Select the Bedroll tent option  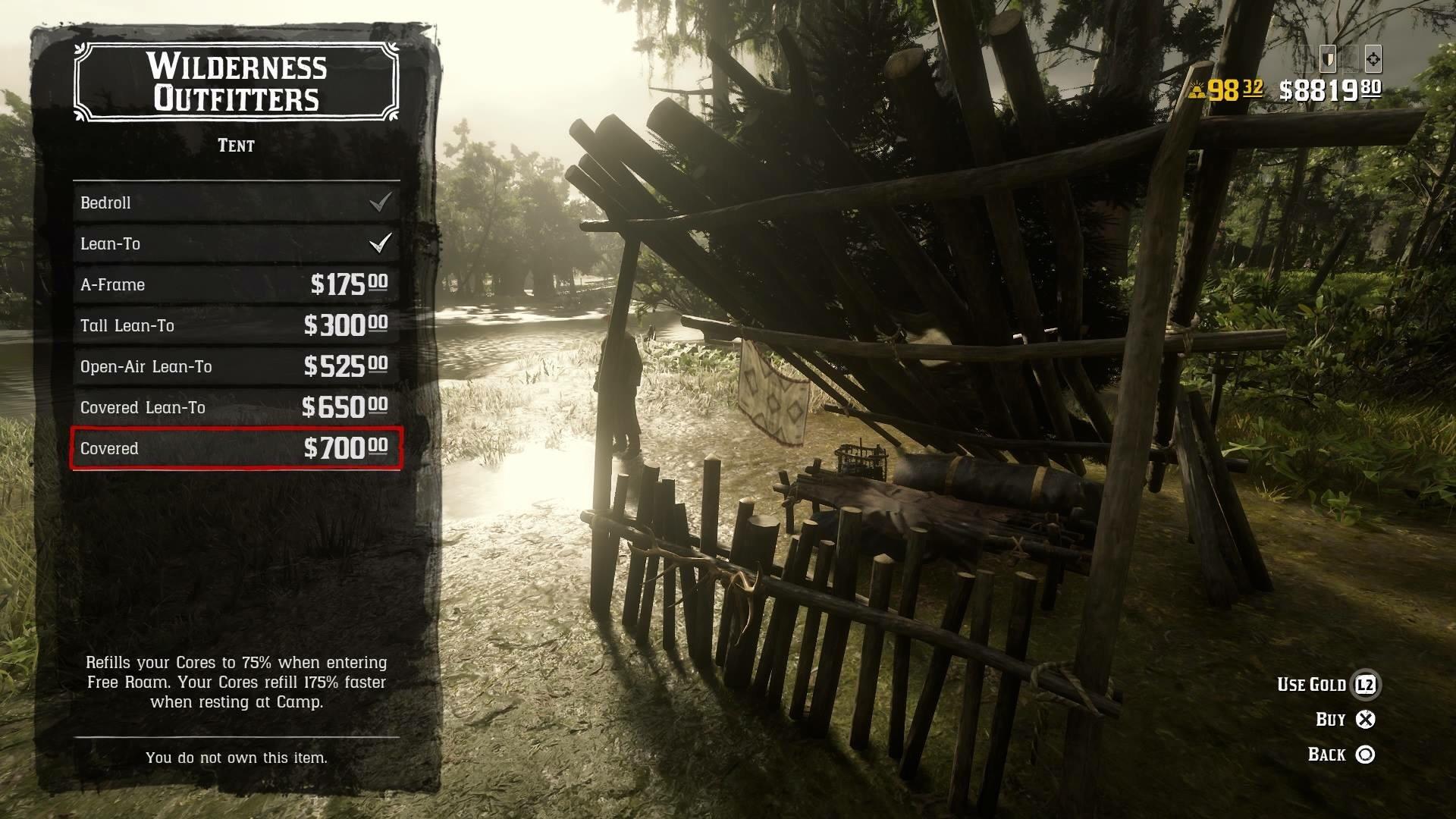(236, 202)
